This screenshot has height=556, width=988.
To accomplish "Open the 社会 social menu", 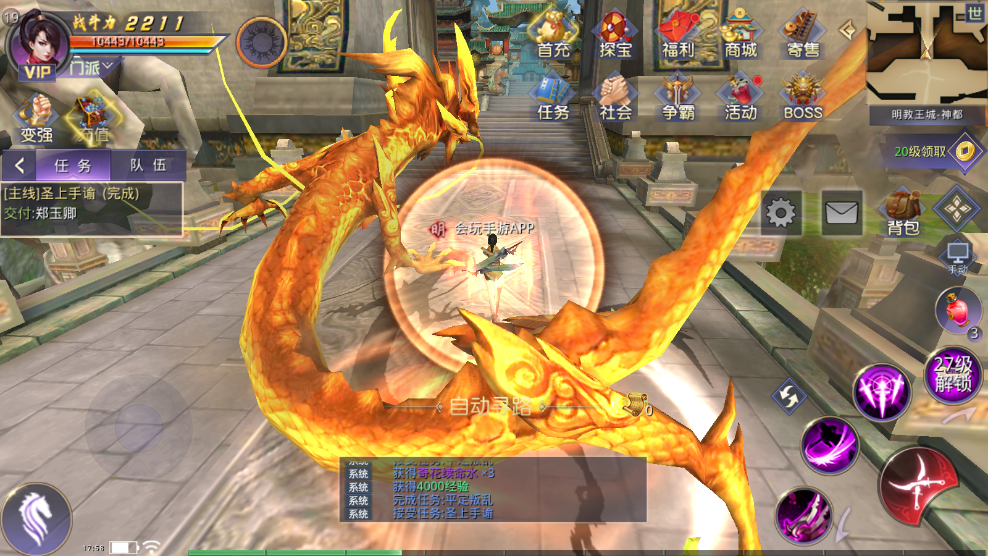I will point(616,96).
